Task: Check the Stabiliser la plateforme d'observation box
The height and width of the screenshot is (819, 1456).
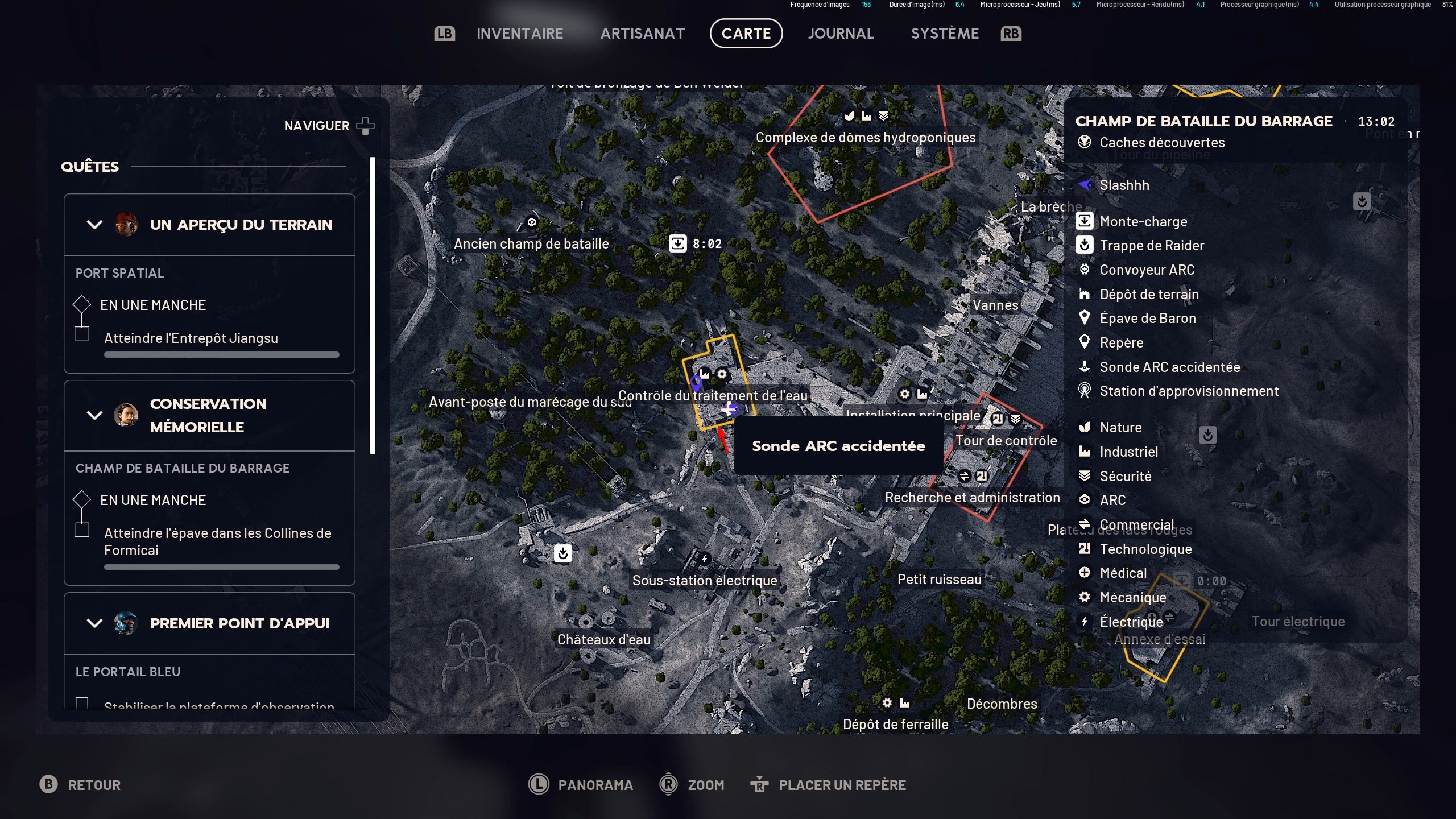Action: coord(82,704)
